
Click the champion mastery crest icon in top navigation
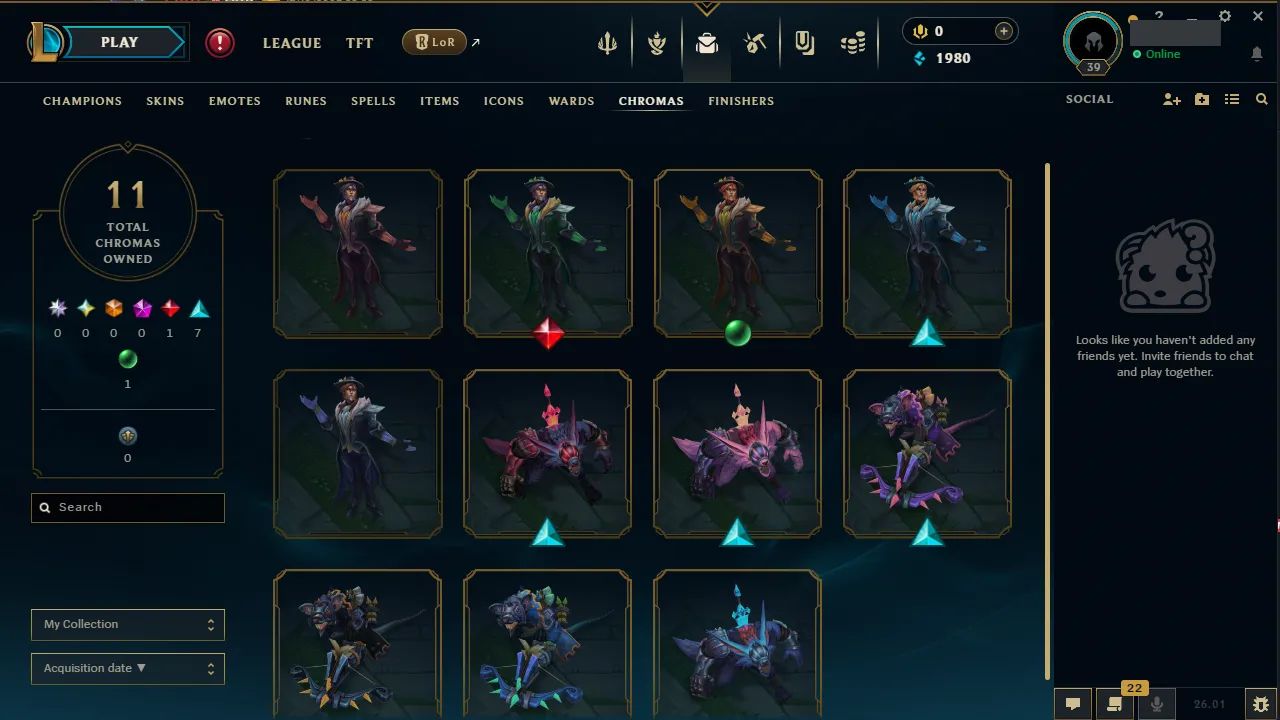coord(657,42)
